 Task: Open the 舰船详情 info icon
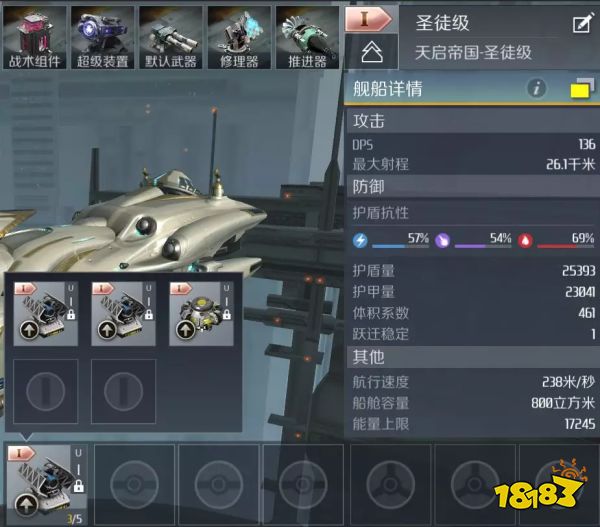point(537,89)
